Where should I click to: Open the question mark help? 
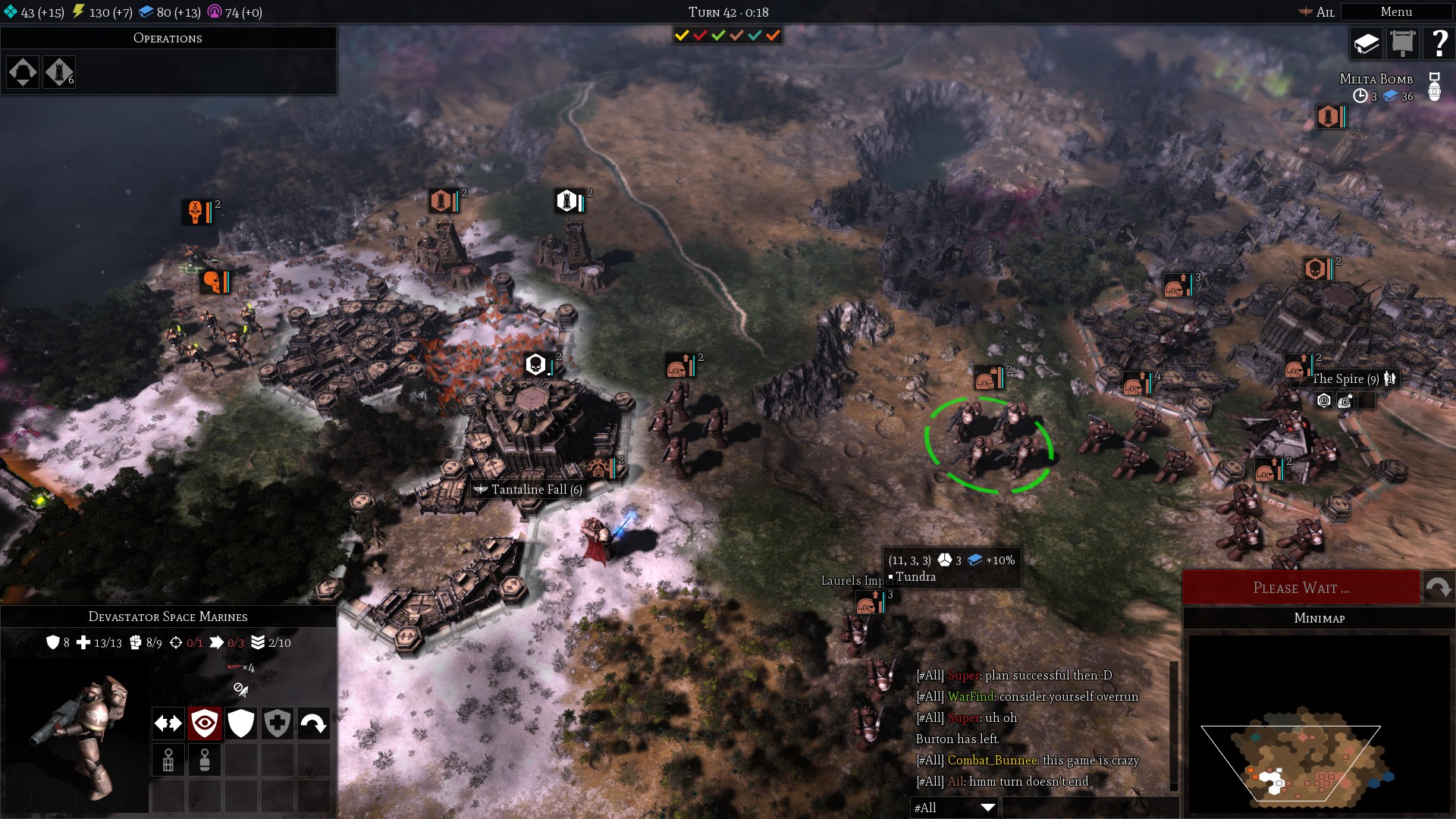pyautogui.click(x=1438, y=44)
